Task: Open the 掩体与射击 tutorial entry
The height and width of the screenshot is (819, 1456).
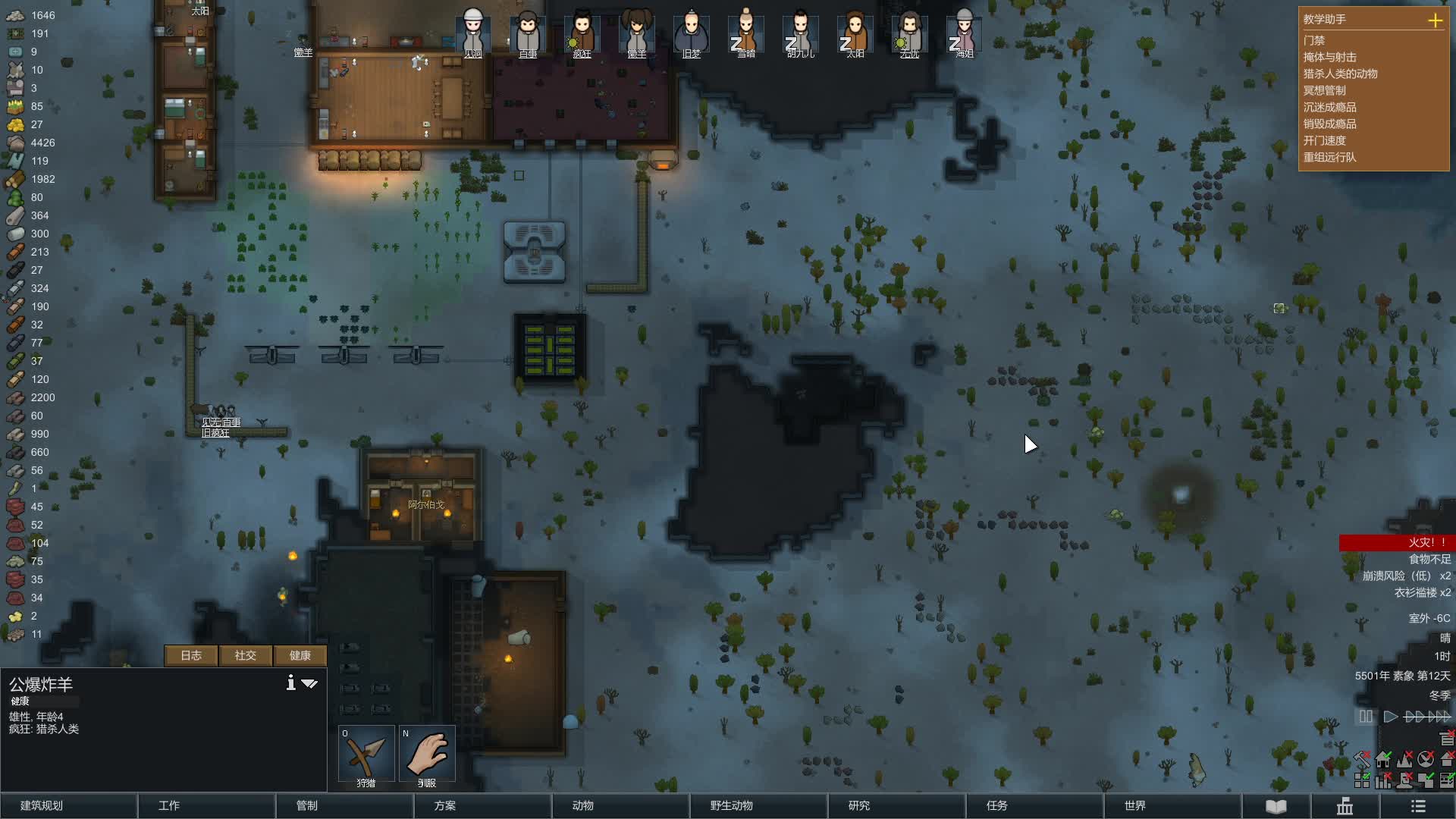Action: coord(1329,57)
